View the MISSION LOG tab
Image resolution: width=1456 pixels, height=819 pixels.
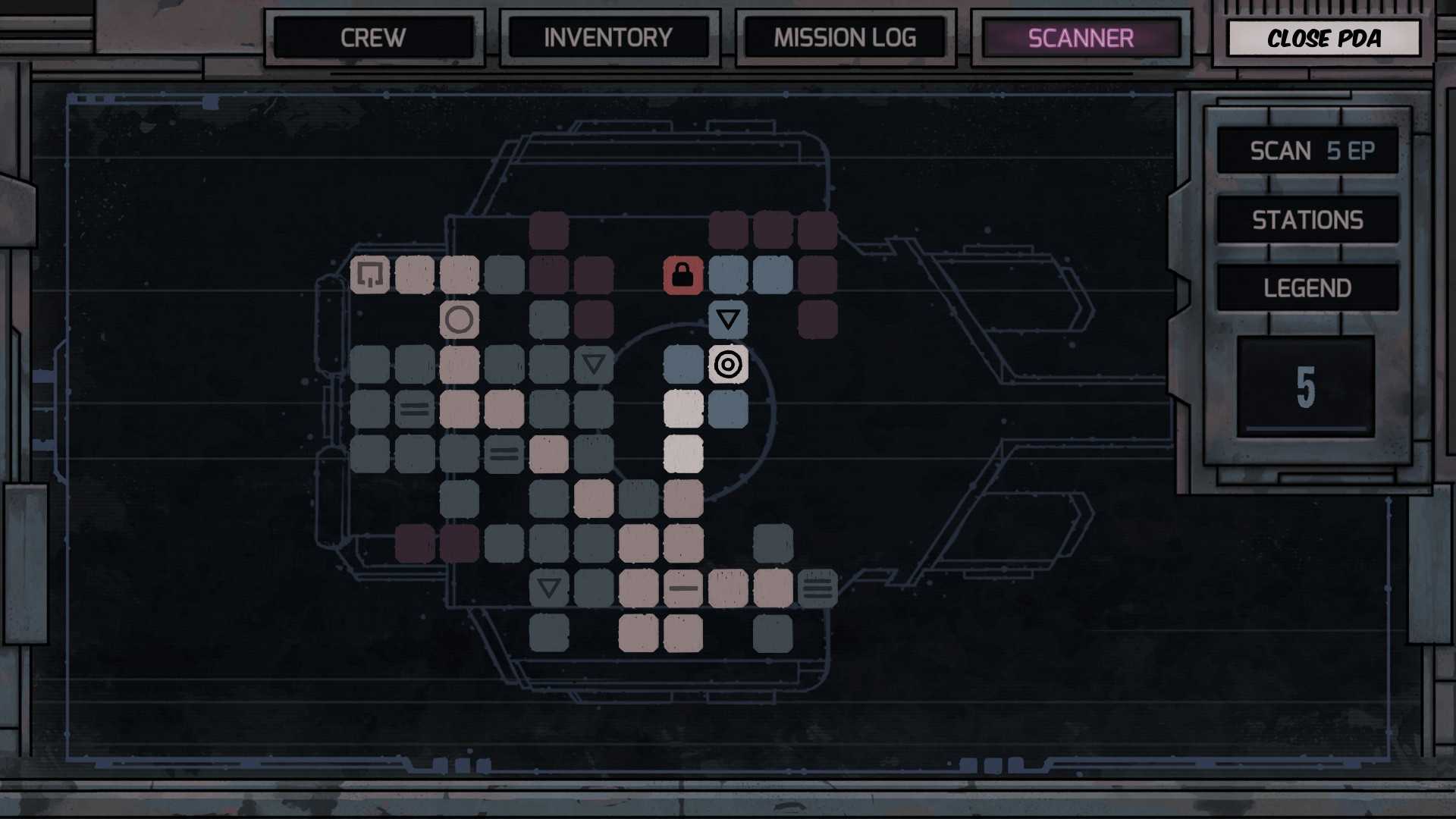pyautogui.click(x=845, y=38)
